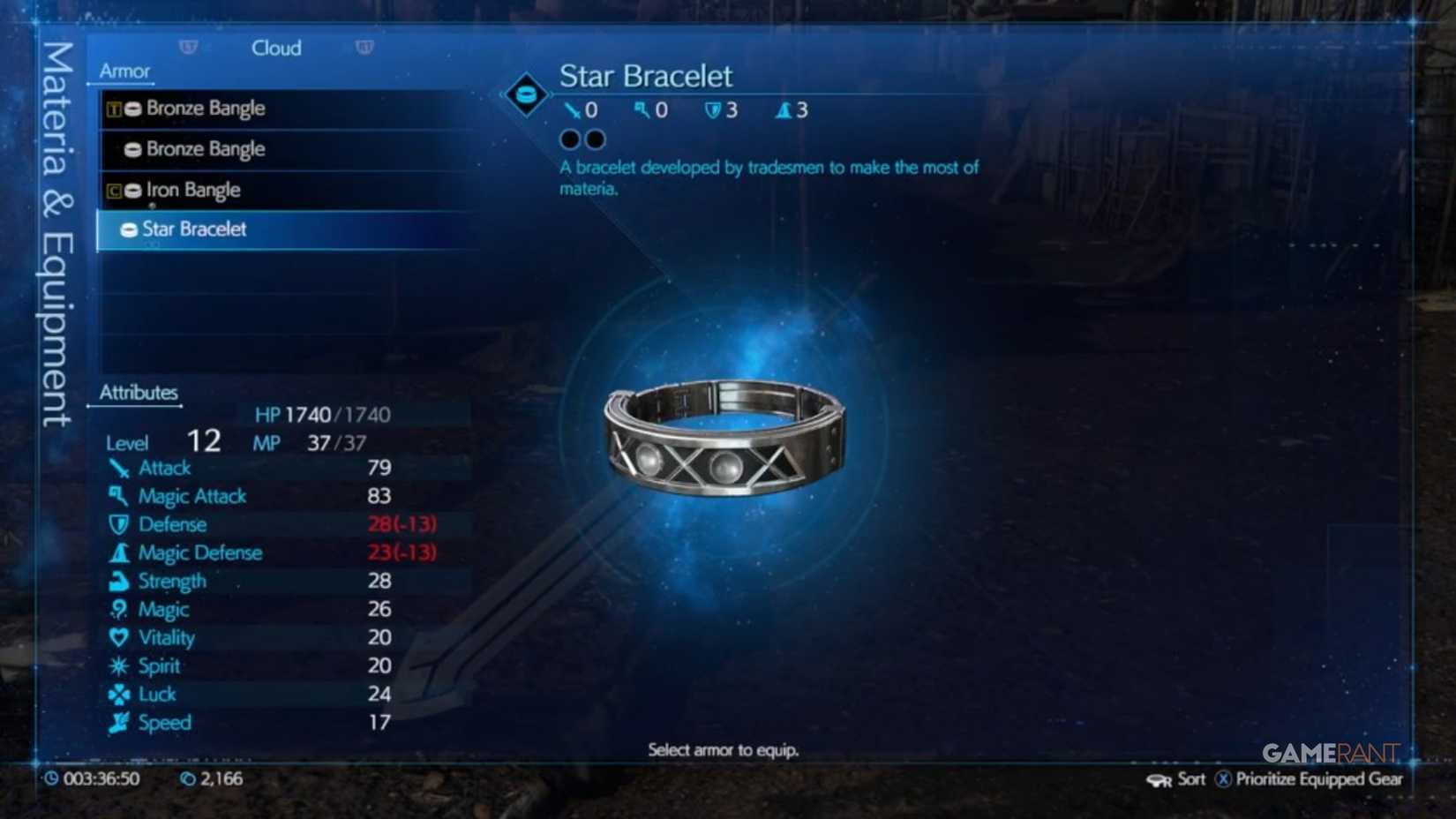Click the Magic Attack icon
1456x819 pixels.
(x=117, y=495)
